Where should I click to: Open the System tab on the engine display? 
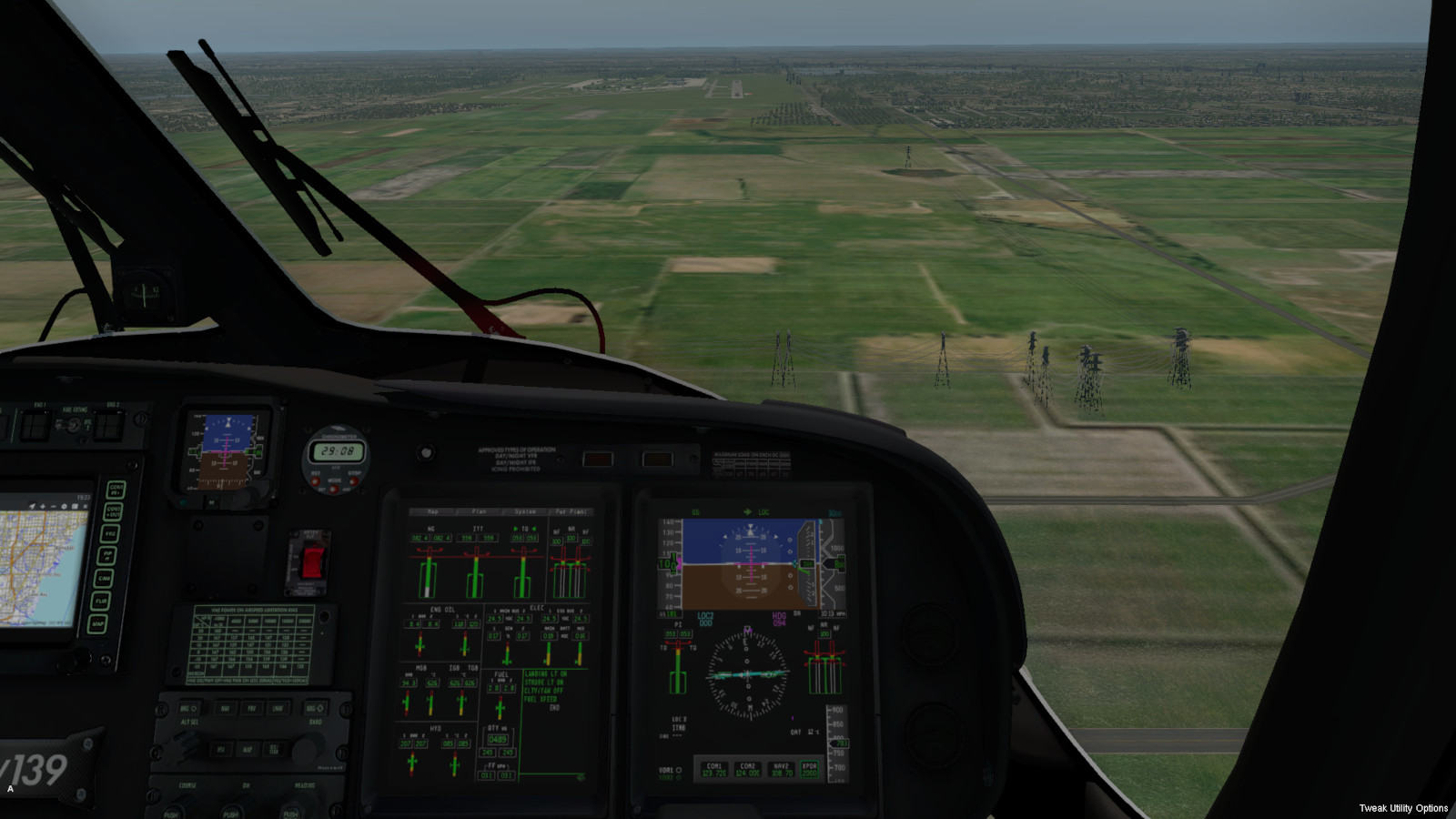(525, 511)
